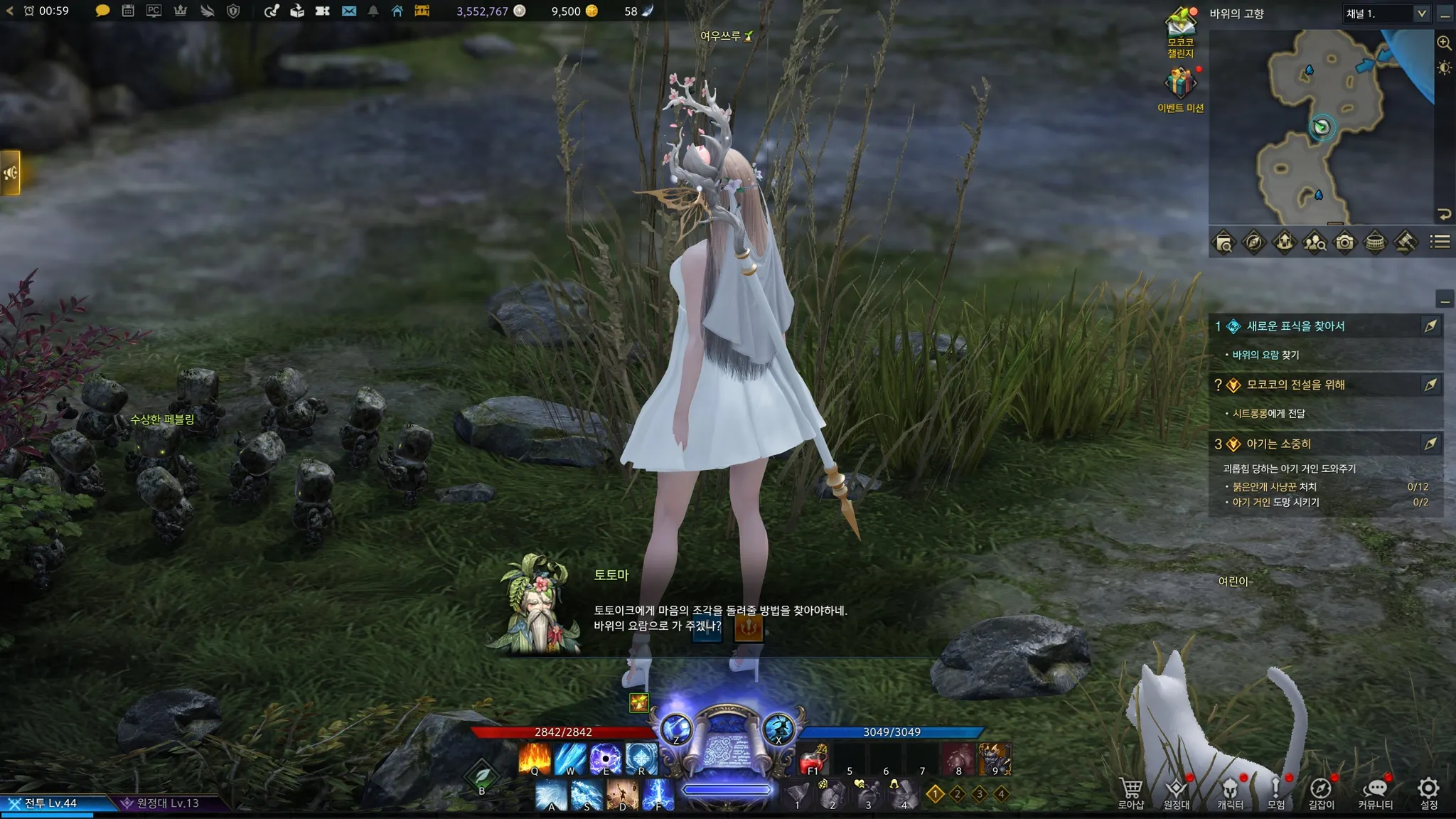Image resolution: width=1456 pixels, height=819 pixels.
Task: Open the 원정대 expedition menu
Action: pos(1176,792)
